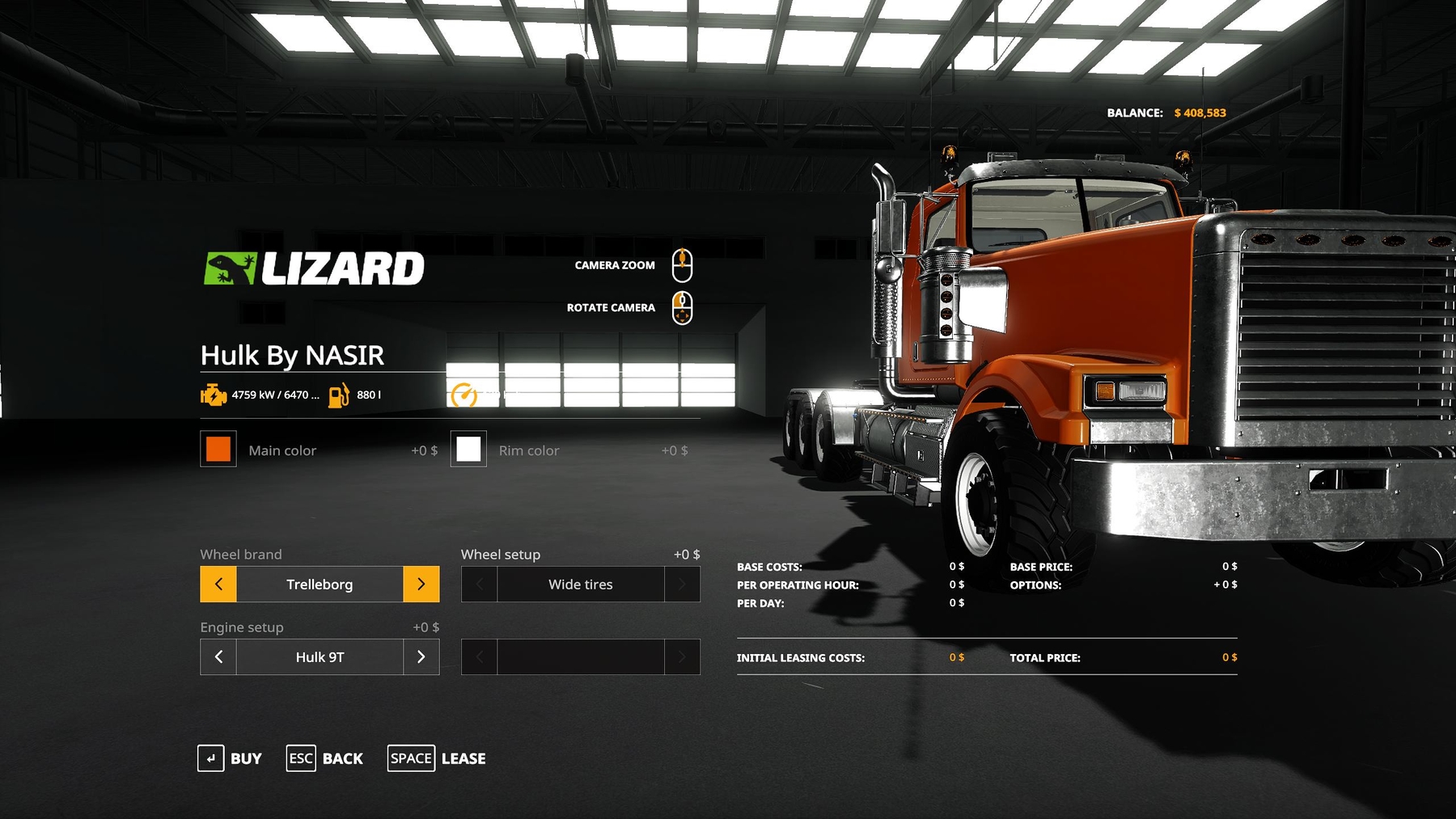
Task: Select the next Engine setup option
Action: point(421,656)
